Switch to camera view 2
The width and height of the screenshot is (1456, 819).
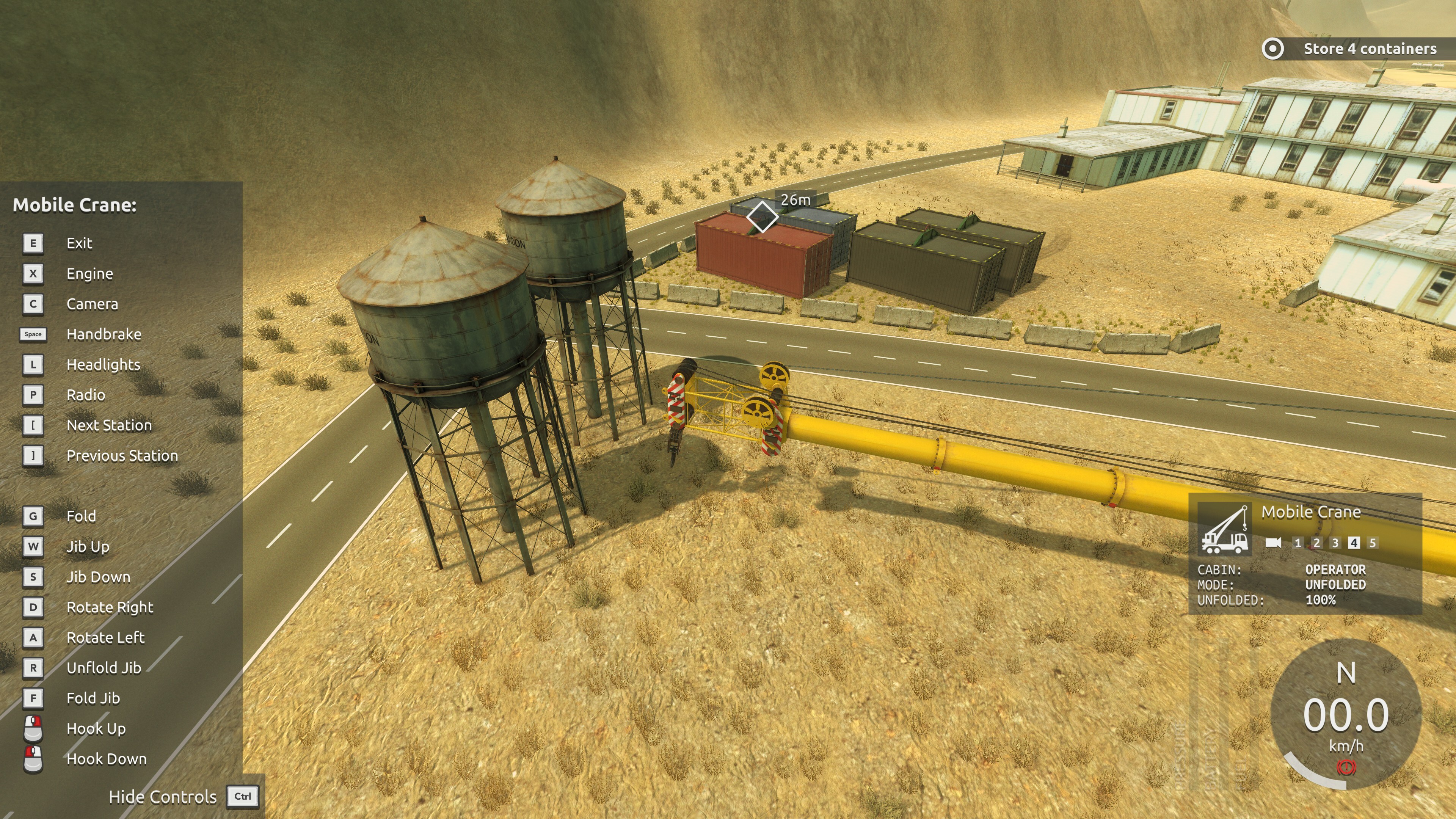[1316, 543]
